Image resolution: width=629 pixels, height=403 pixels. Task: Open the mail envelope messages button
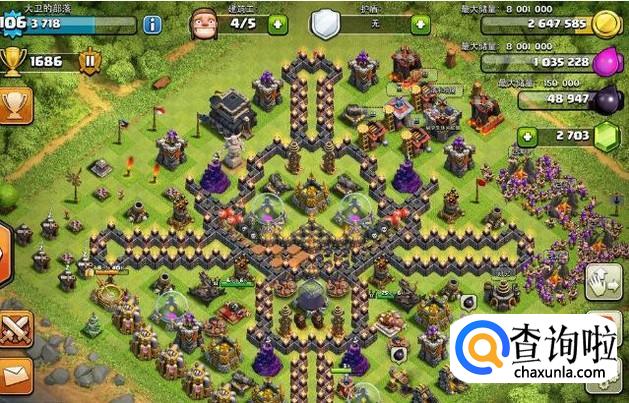click(16, 376)
